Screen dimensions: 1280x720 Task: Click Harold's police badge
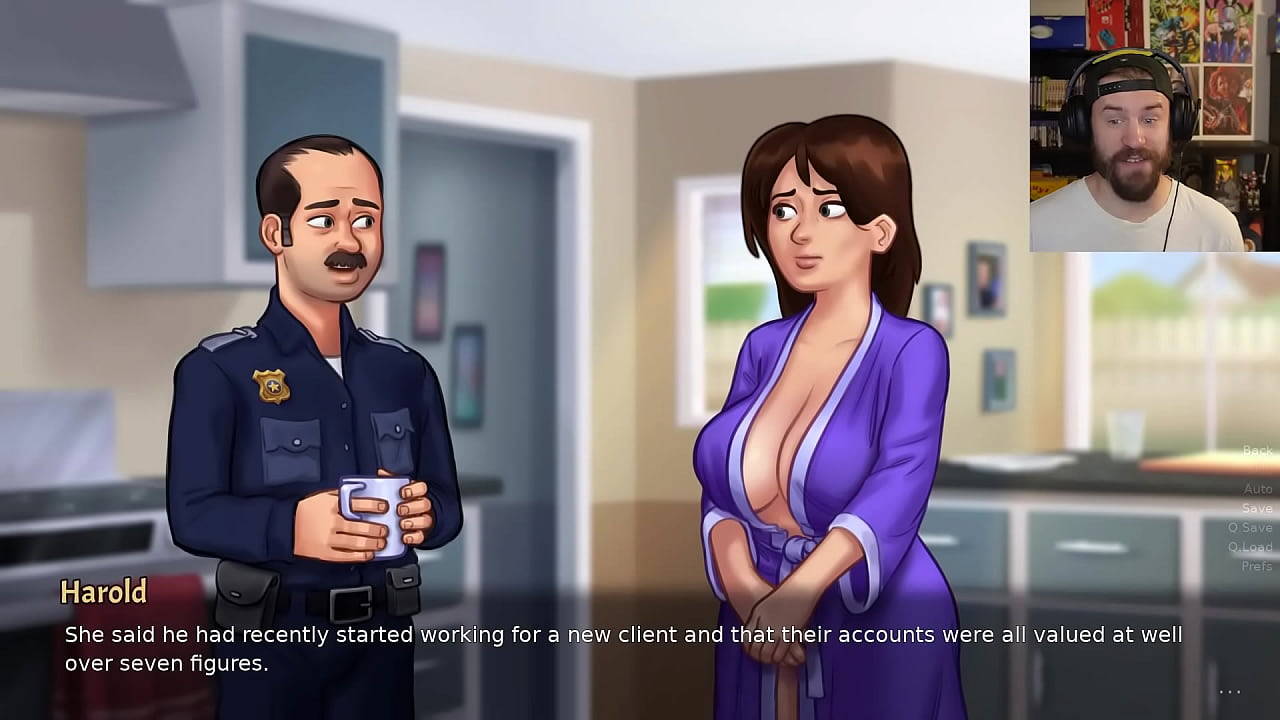pos(272,385)
